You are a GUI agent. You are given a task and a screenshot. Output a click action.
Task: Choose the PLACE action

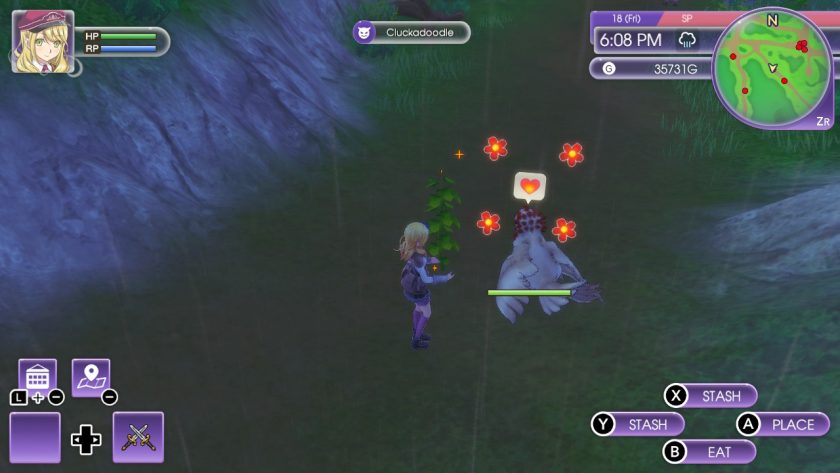click(783, 424)
